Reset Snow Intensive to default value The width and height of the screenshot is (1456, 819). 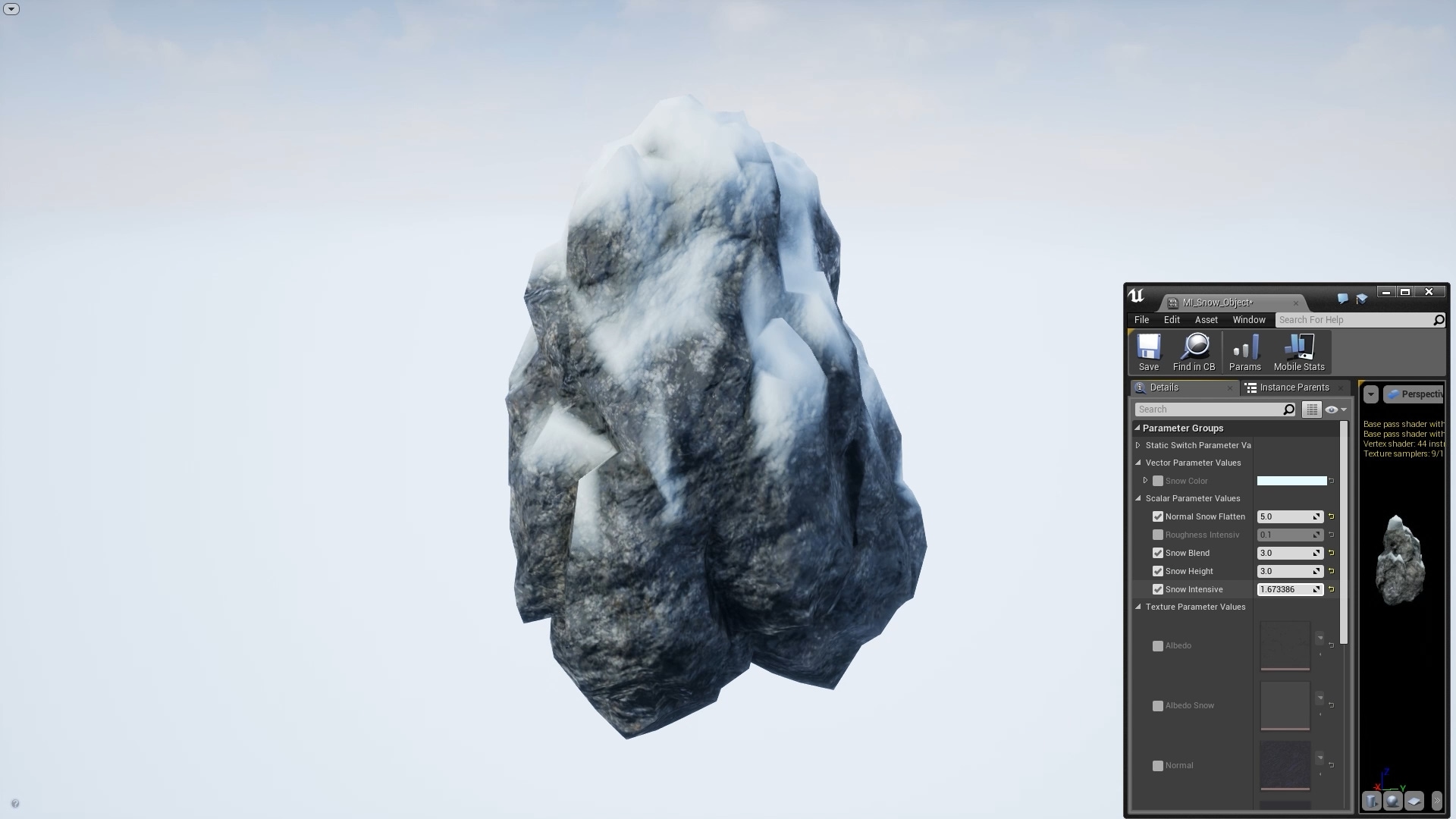1332,589
